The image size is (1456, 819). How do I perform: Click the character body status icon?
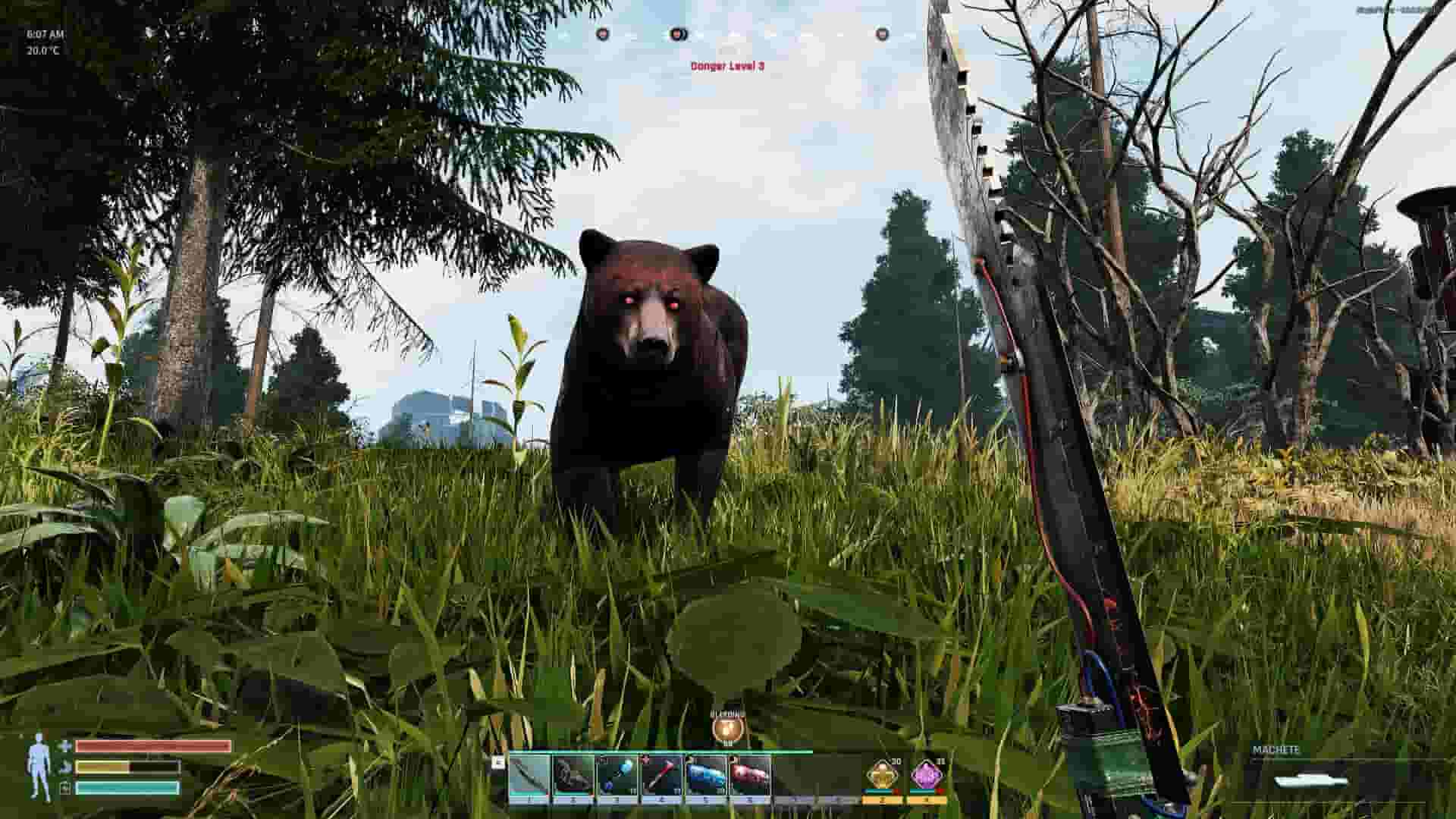tap(38, 764)
